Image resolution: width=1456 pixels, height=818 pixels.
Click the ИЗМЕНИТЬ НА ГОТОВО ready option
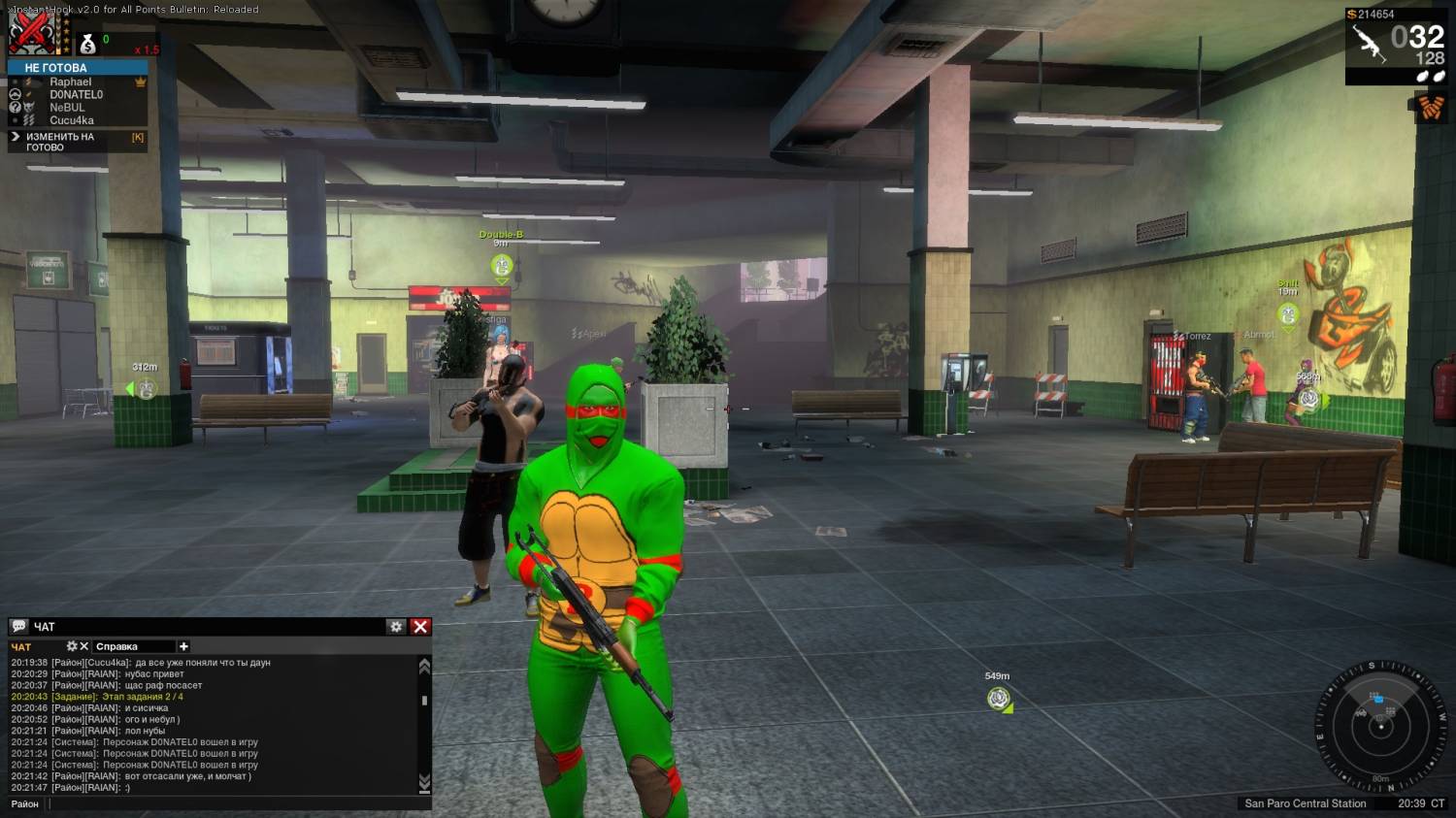[x=60, y=142]
